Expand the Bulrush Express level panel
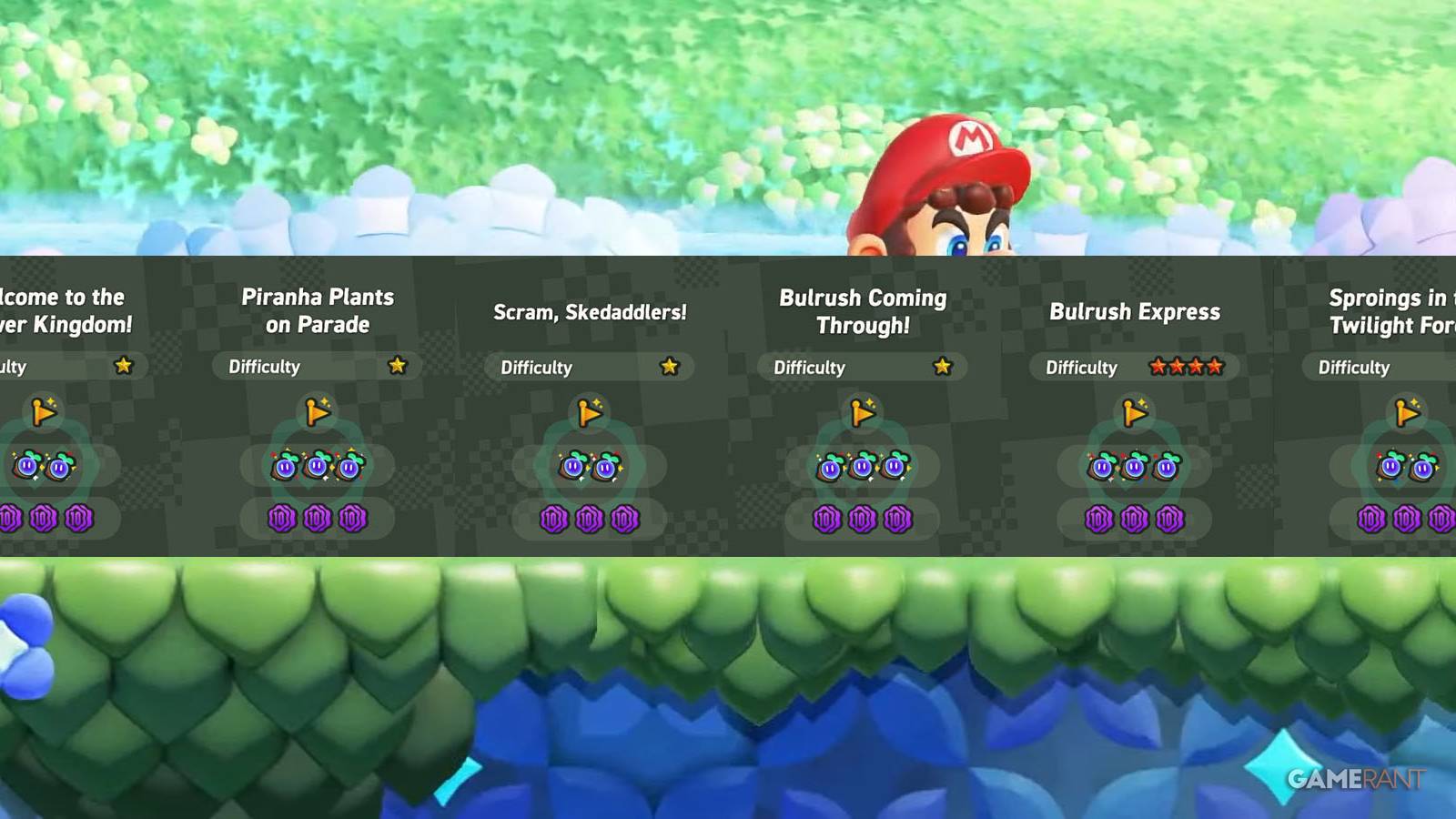Viewport: 1456px width, 819px height. coord(1135,400)
